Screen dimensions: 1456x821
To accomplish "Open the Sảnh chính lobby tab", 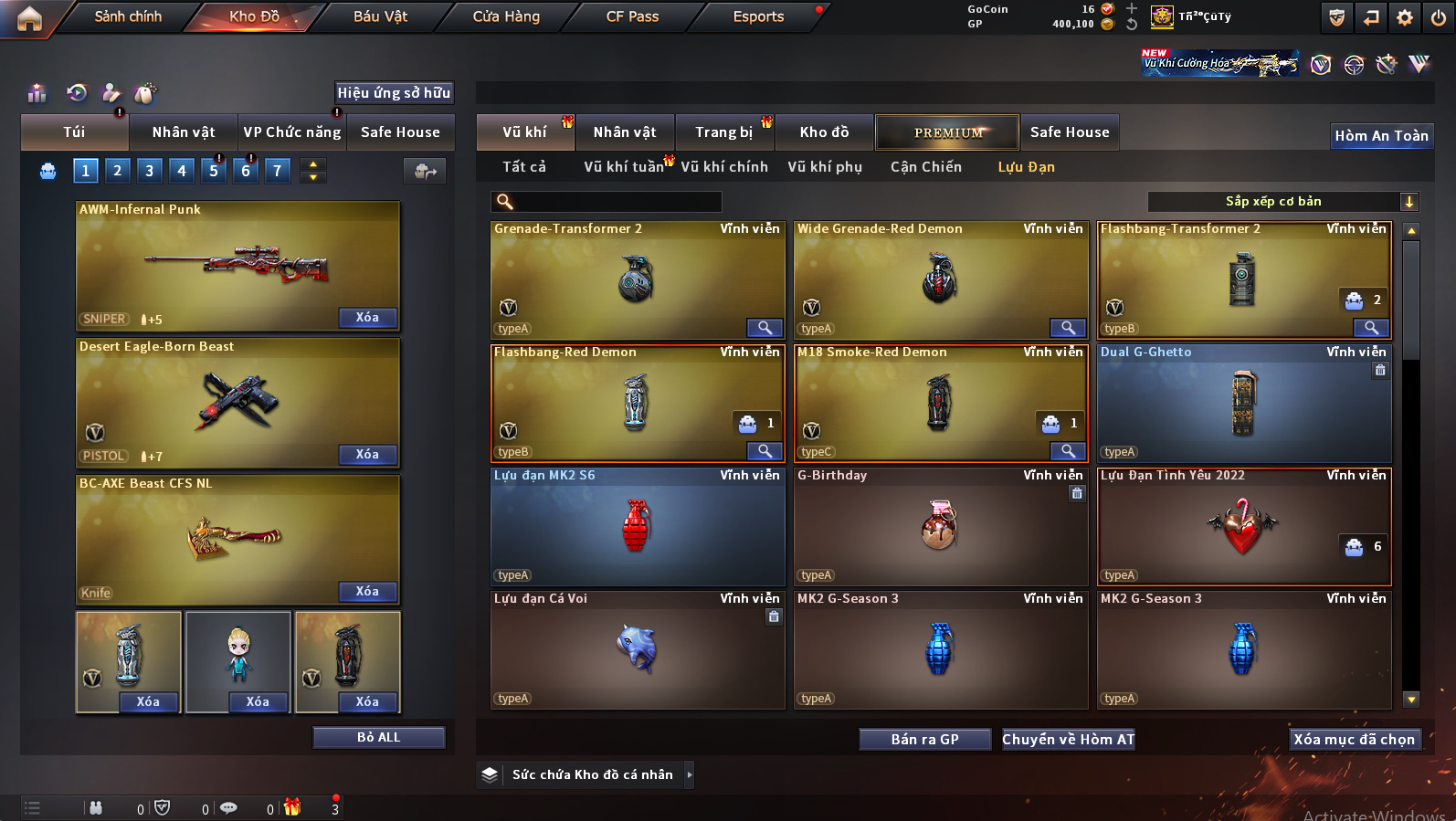I will (x=128, y=16).
